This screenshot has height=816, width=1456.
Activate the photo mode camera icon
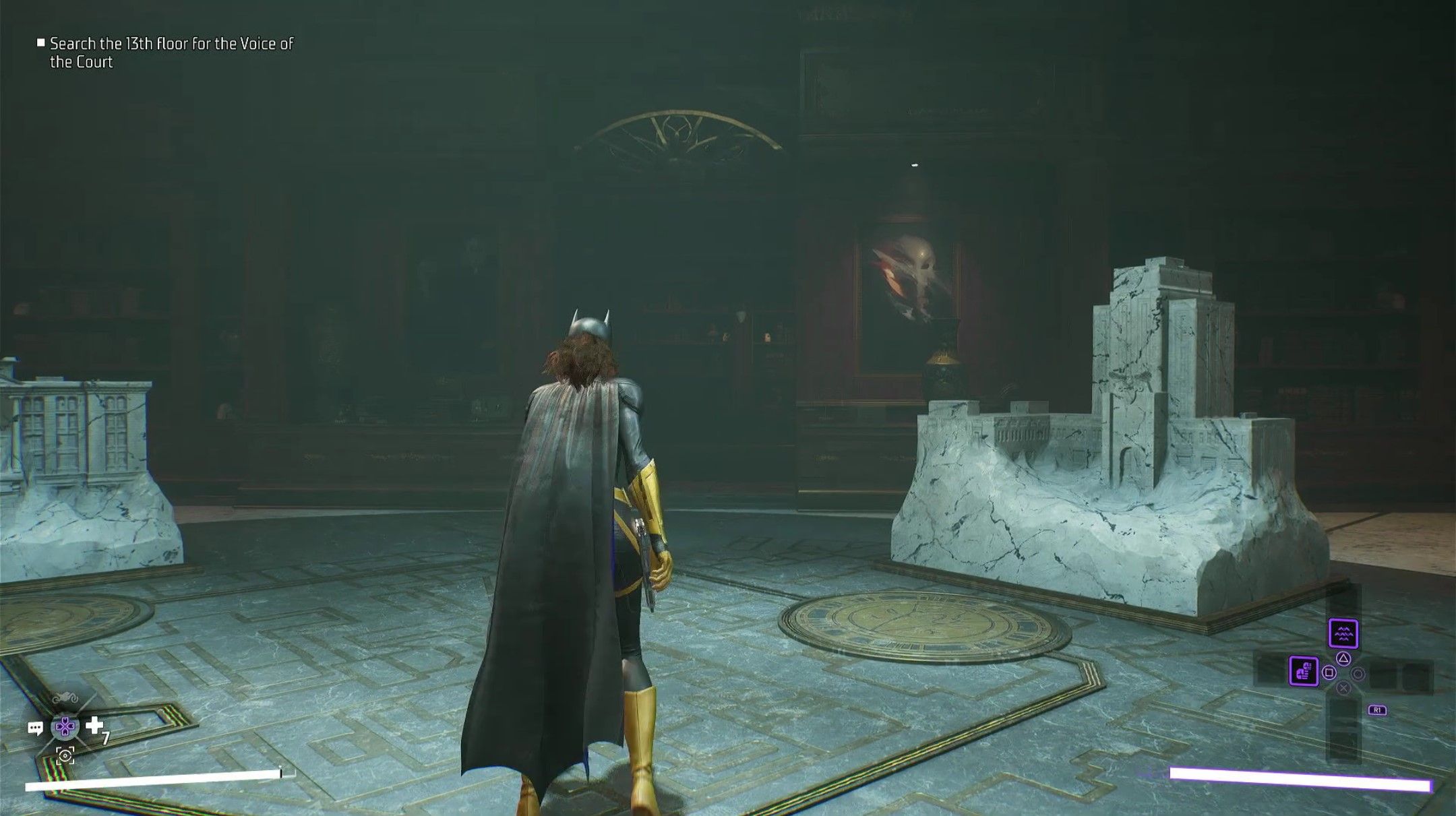point(65,755)
